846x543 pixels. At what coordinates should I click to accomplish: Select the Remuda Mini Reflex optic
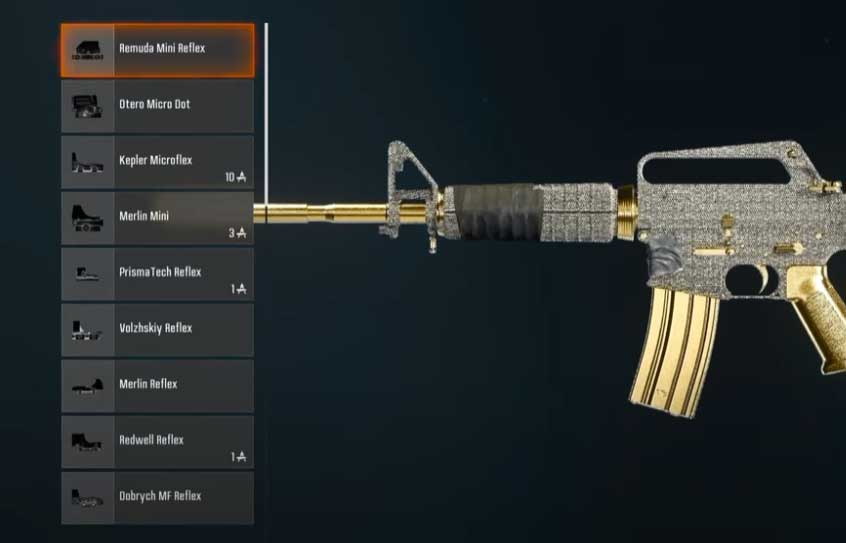[158, 50]
